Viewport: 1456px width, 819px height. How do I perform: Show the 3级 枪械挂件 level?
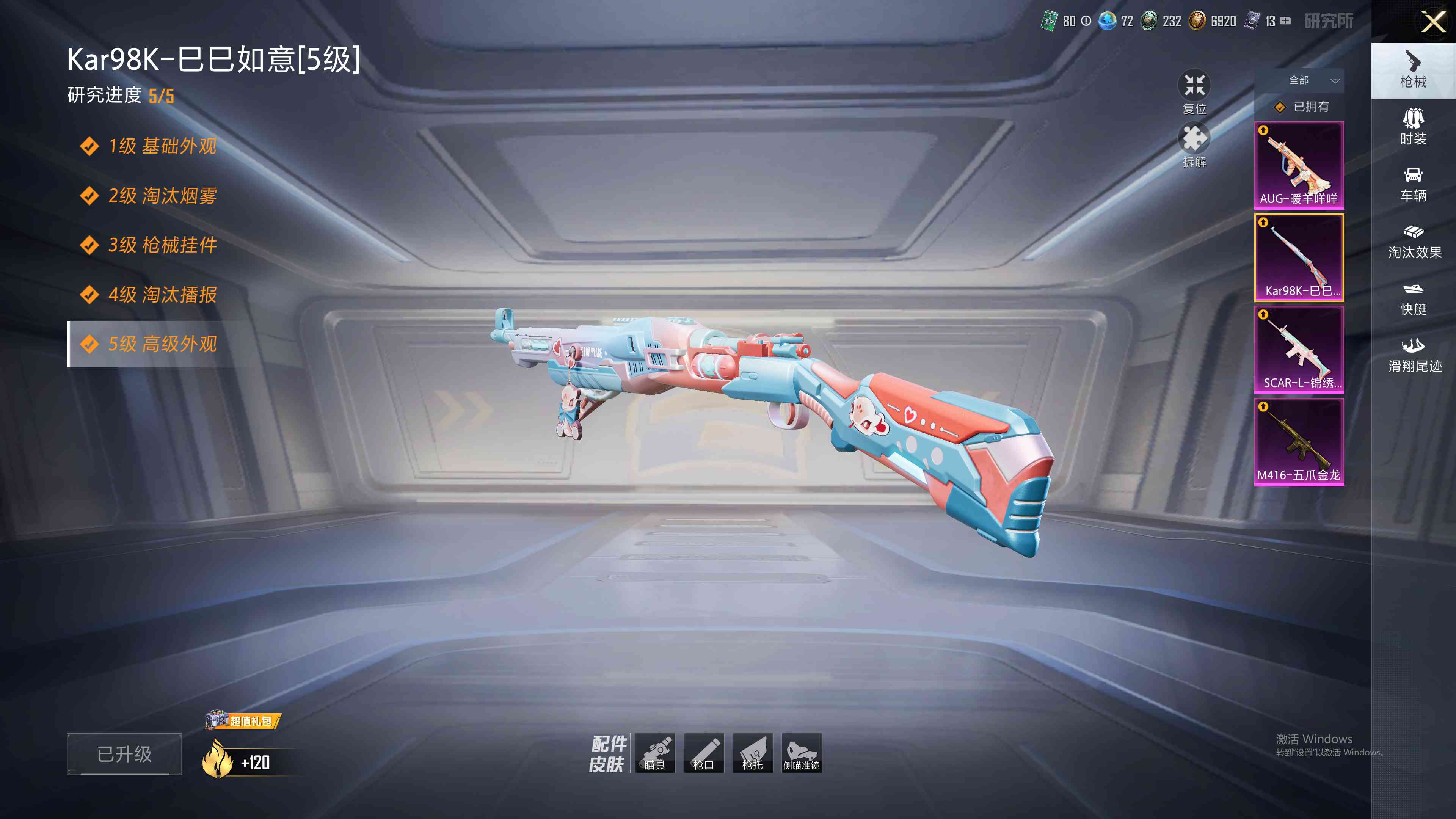point(162,245)
